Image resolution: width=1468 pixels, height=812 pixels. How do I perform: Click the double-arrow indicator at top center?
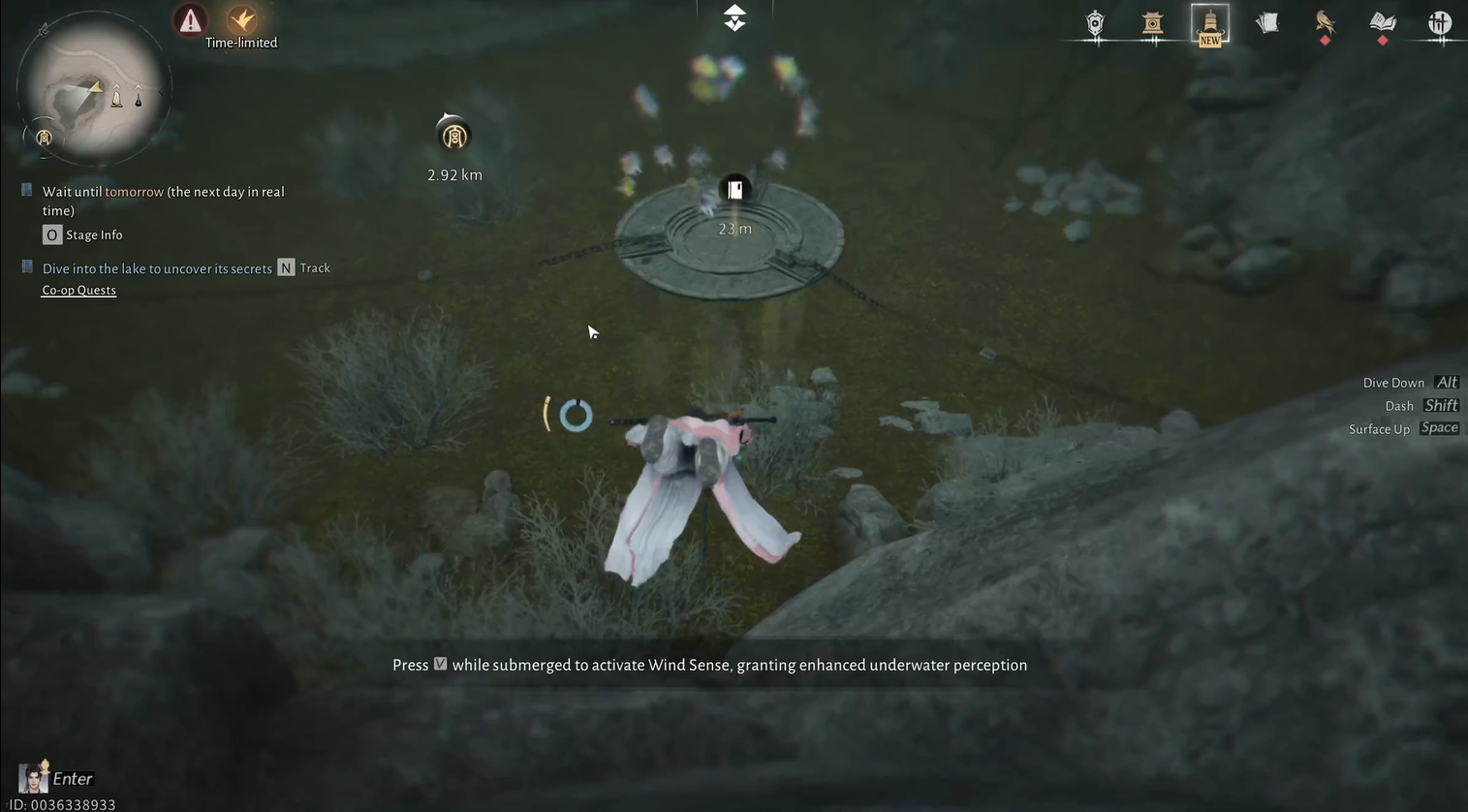pyautogui.click(x=734, y=17)
